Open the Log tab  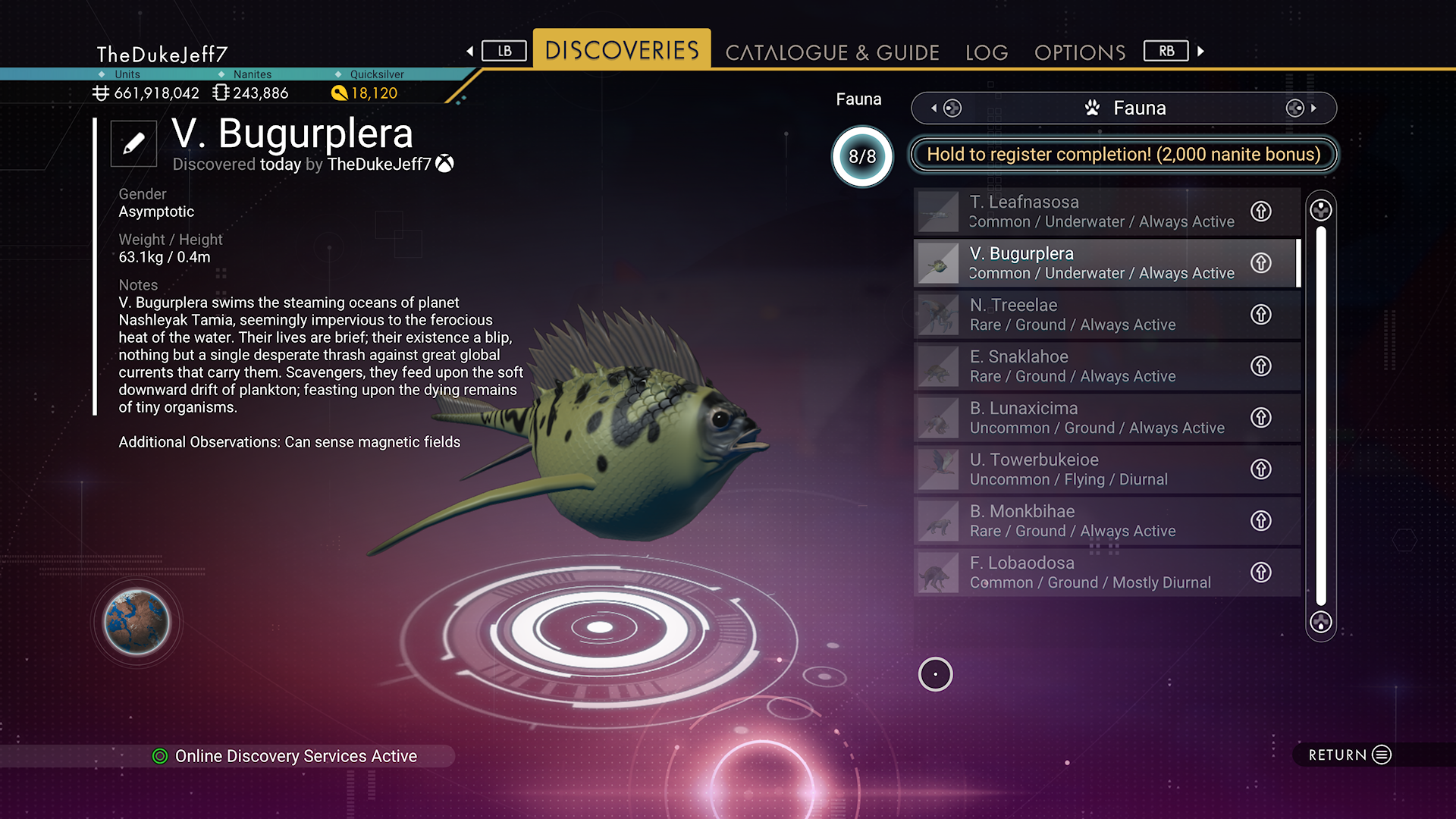(x=987, y=52)
